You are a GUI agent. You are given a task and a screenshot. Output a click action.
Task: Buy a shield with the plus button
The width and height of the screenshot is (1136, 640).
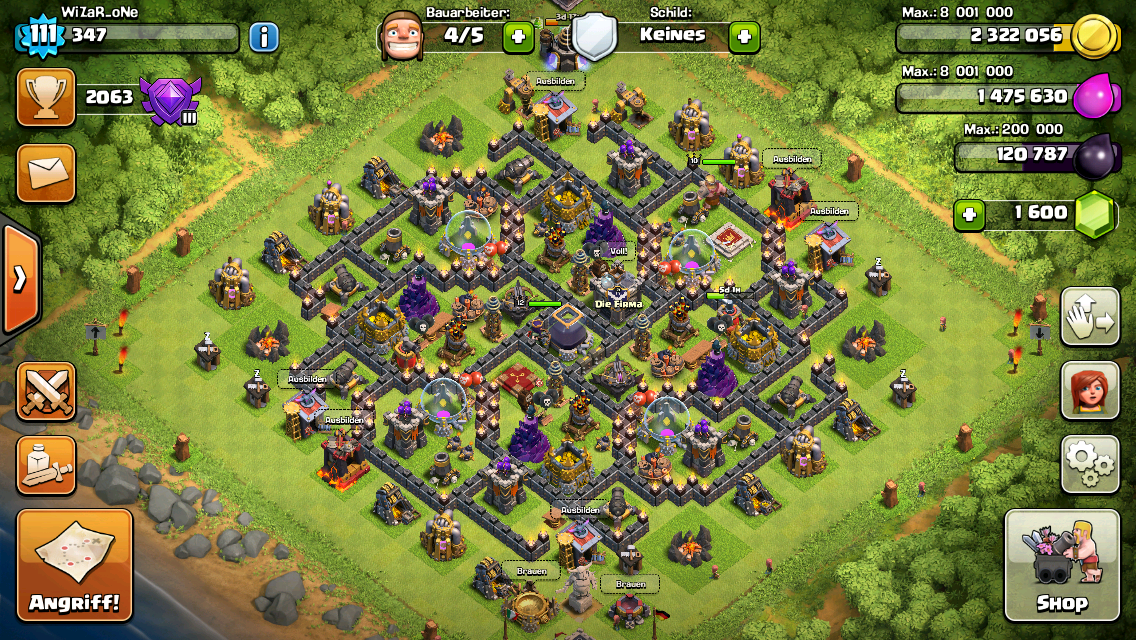[x=743, y=38]
